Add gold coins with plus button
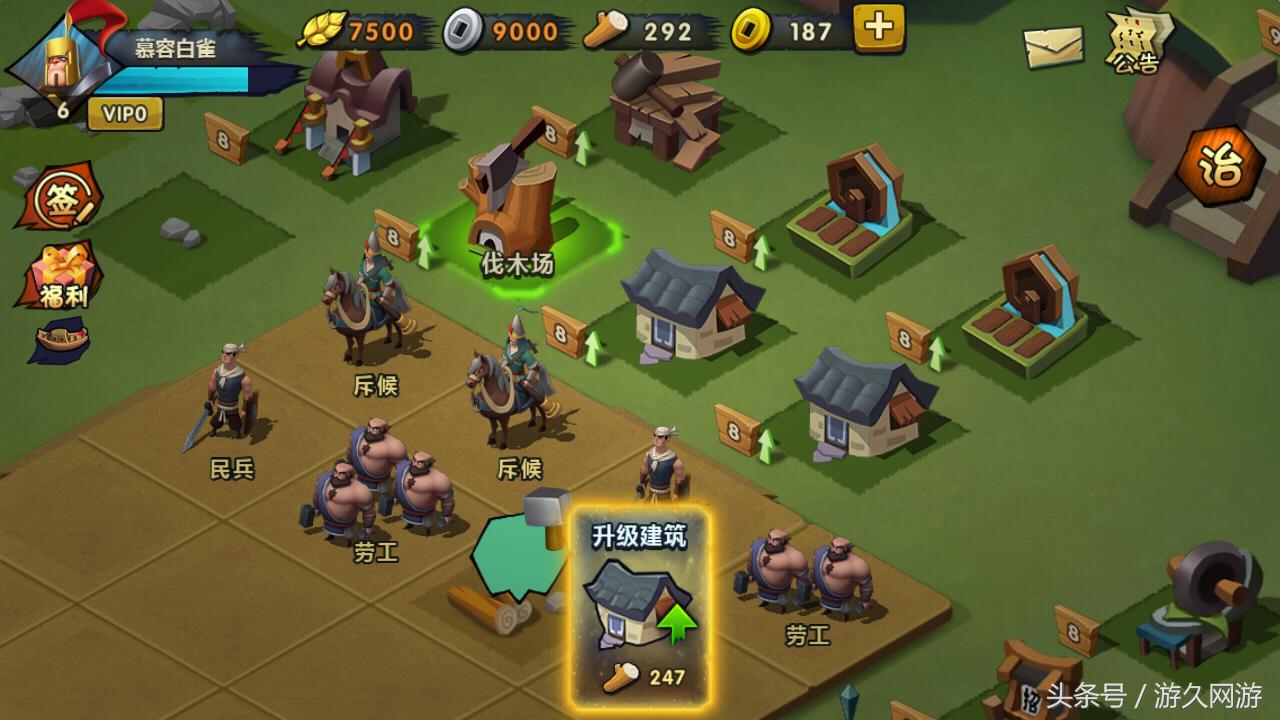This screenshot has width=1280, height=720. [x=879, y=28]
